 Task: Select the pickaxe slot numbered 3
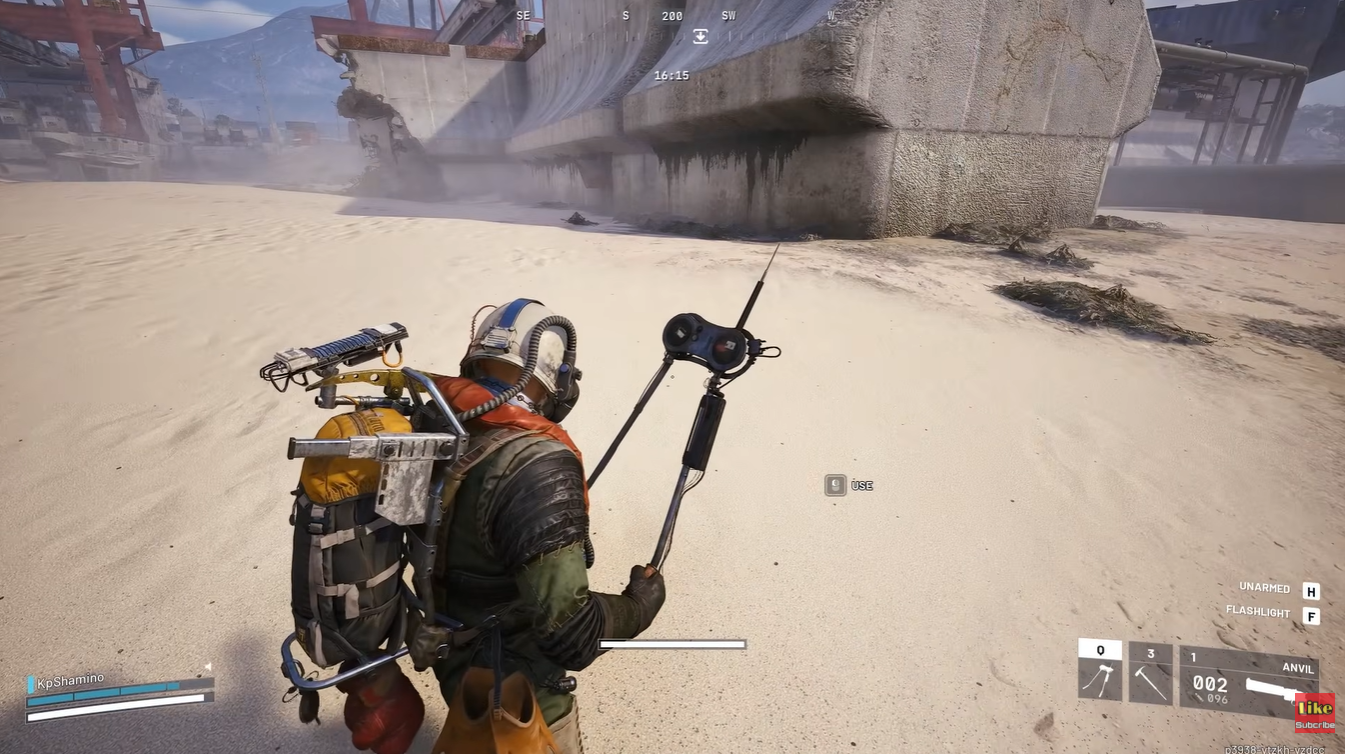click(x=1150, y=674)
